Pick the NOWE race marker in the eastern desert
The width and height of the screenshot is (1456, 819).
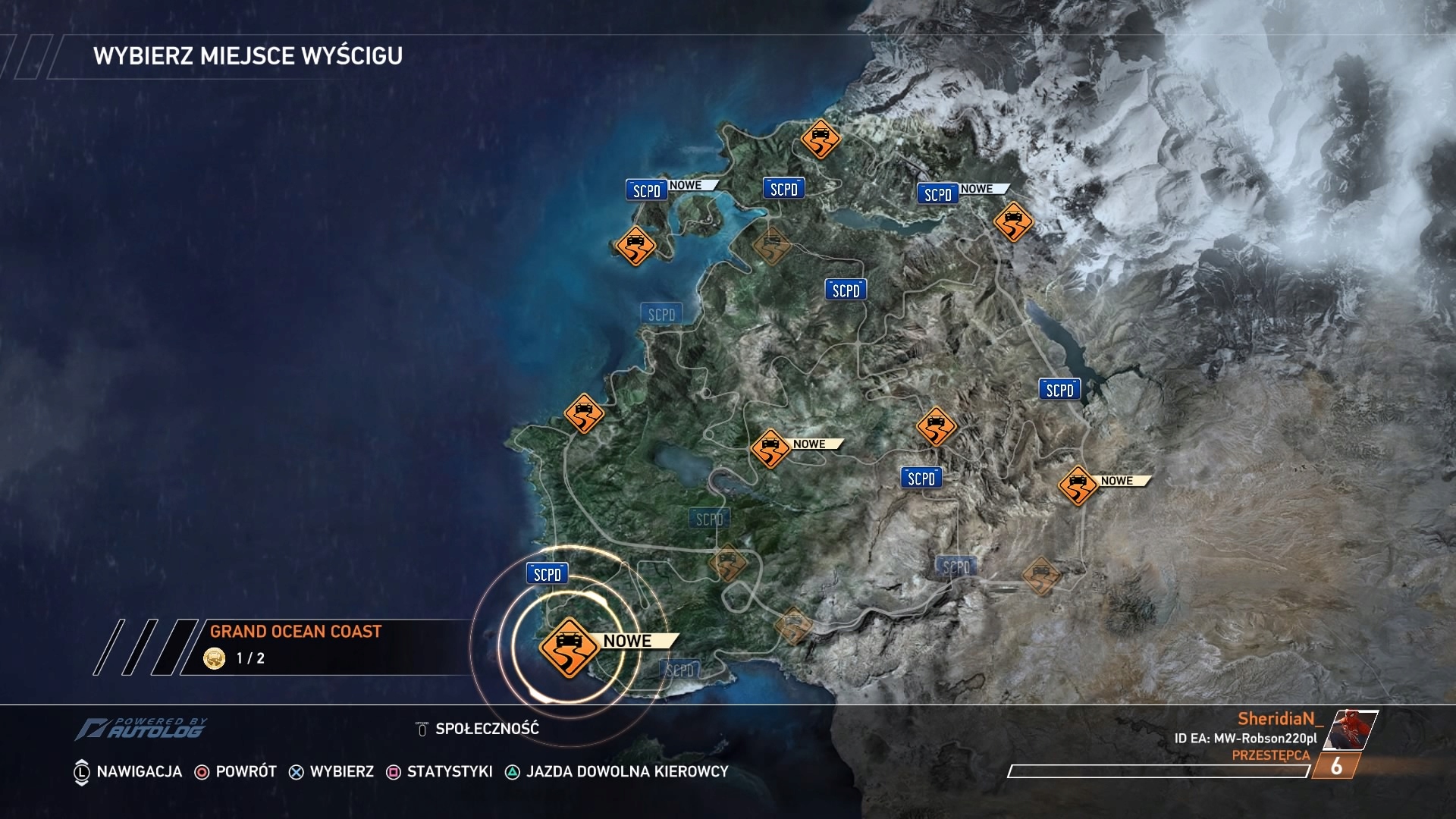coord(1078,485)
